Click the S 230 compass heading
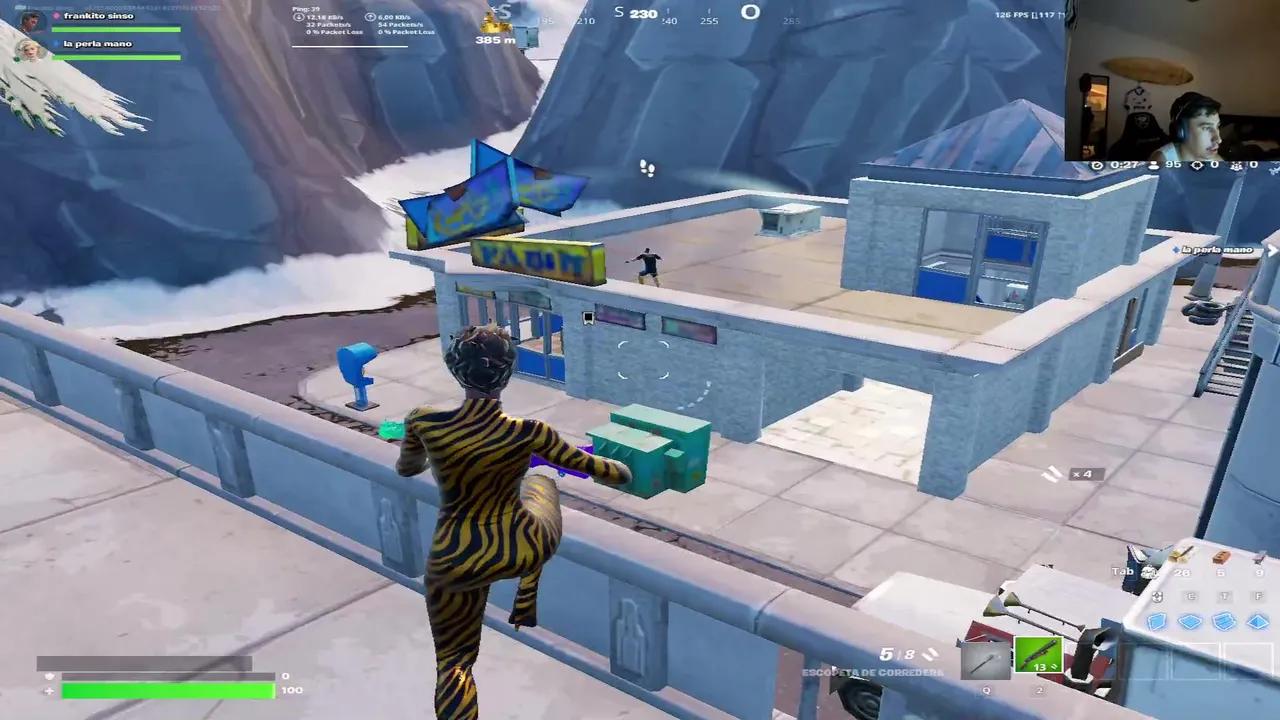The height and width of the screenshot is (720, 1280). tap(634, 13)
